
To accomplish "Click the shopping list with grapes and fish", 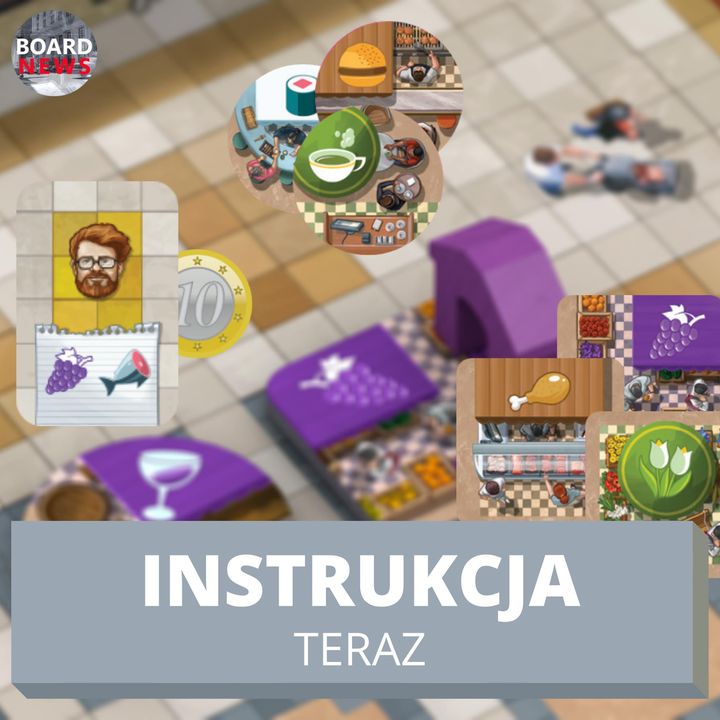I will coord(97,372).
